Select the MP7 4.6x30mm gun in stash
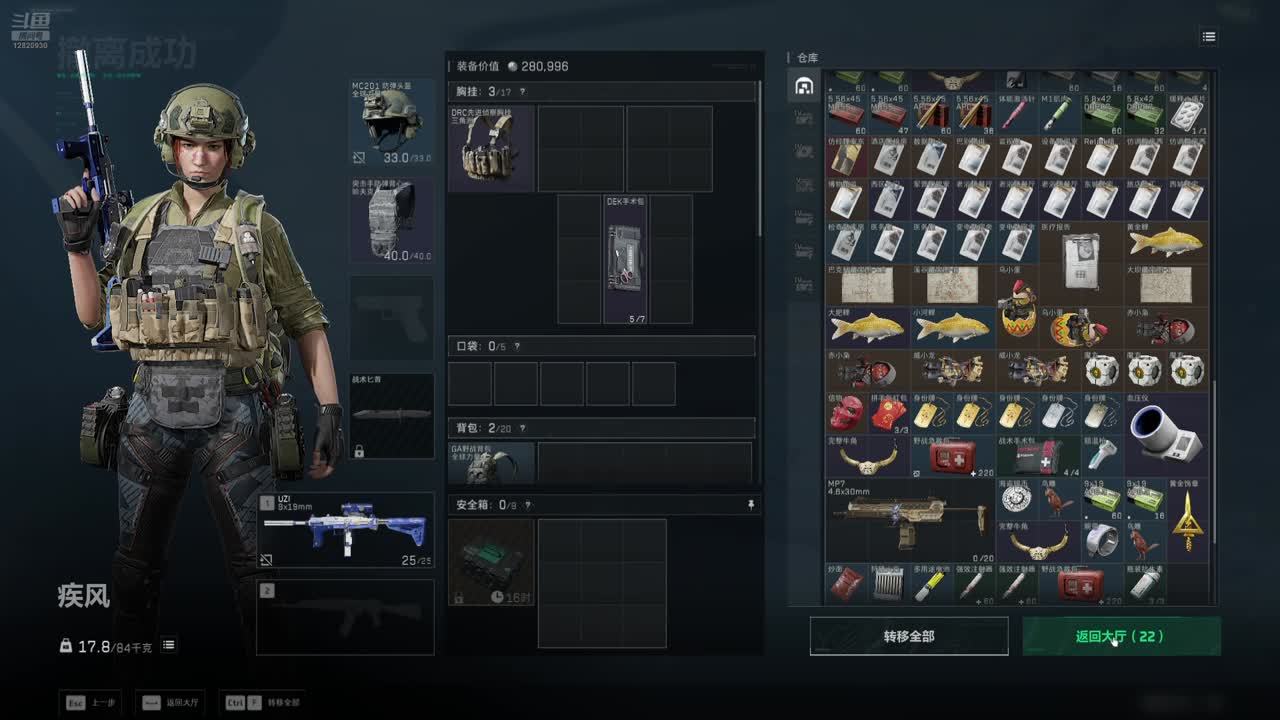The height and width of the screenshot is (720, 1280). tap(910, 520)
